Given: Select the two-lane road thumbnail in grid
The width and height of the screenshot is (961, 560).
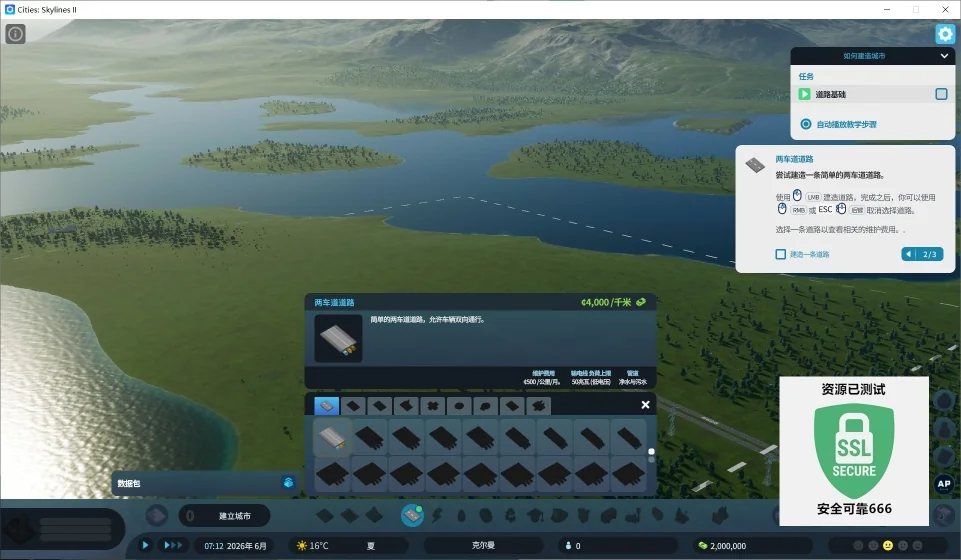Looking at the screenshot, I should 332,437.
